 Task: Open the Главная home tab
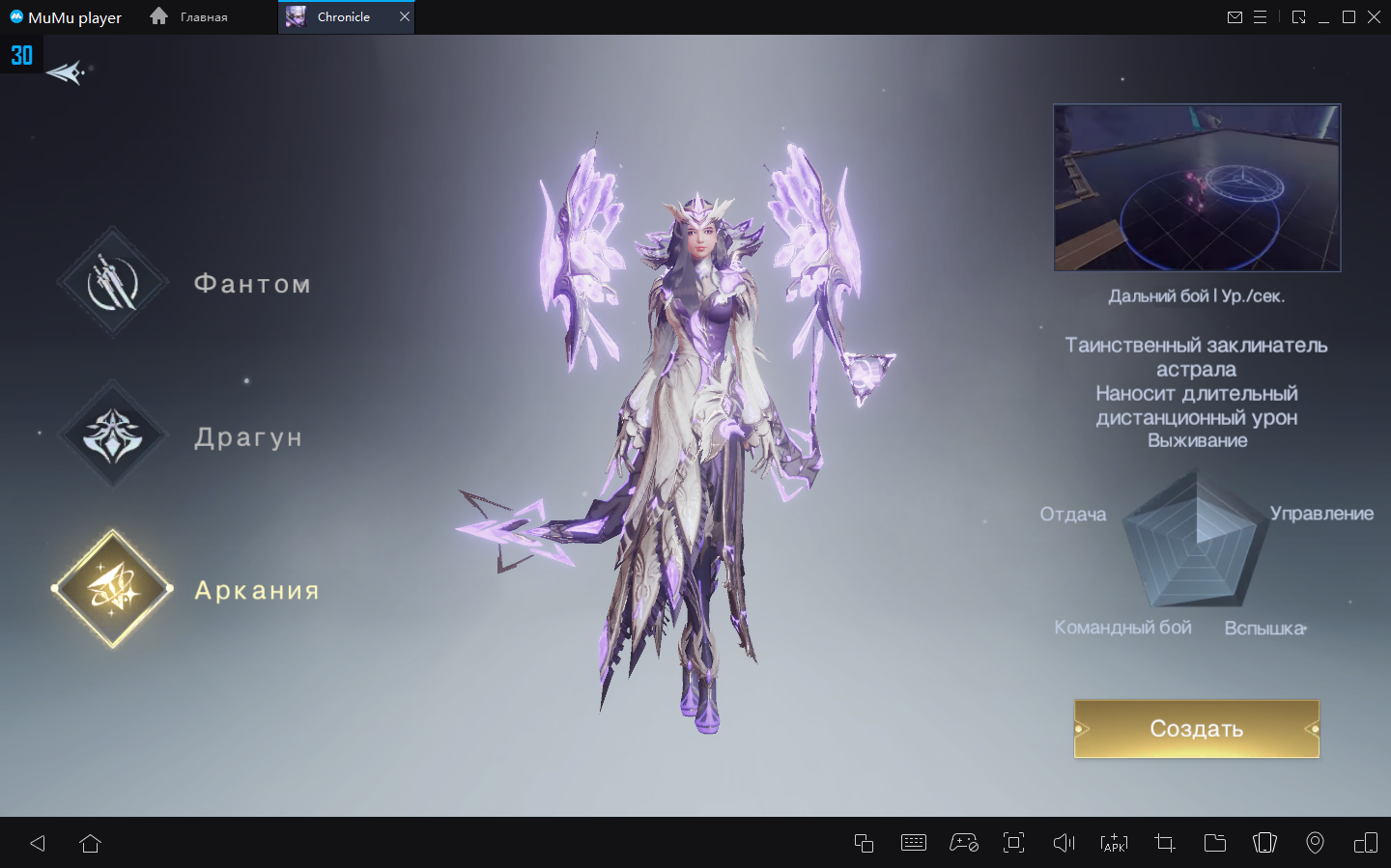tap(190, 16)
